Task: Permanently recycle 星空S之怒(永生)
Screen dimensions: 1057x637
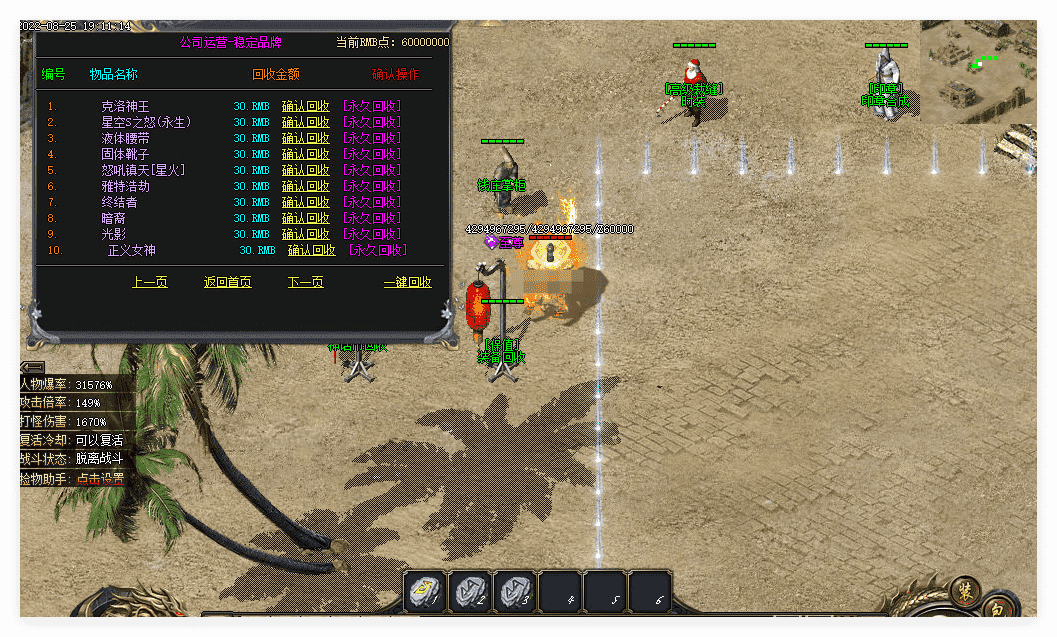Action: point(371,122)
